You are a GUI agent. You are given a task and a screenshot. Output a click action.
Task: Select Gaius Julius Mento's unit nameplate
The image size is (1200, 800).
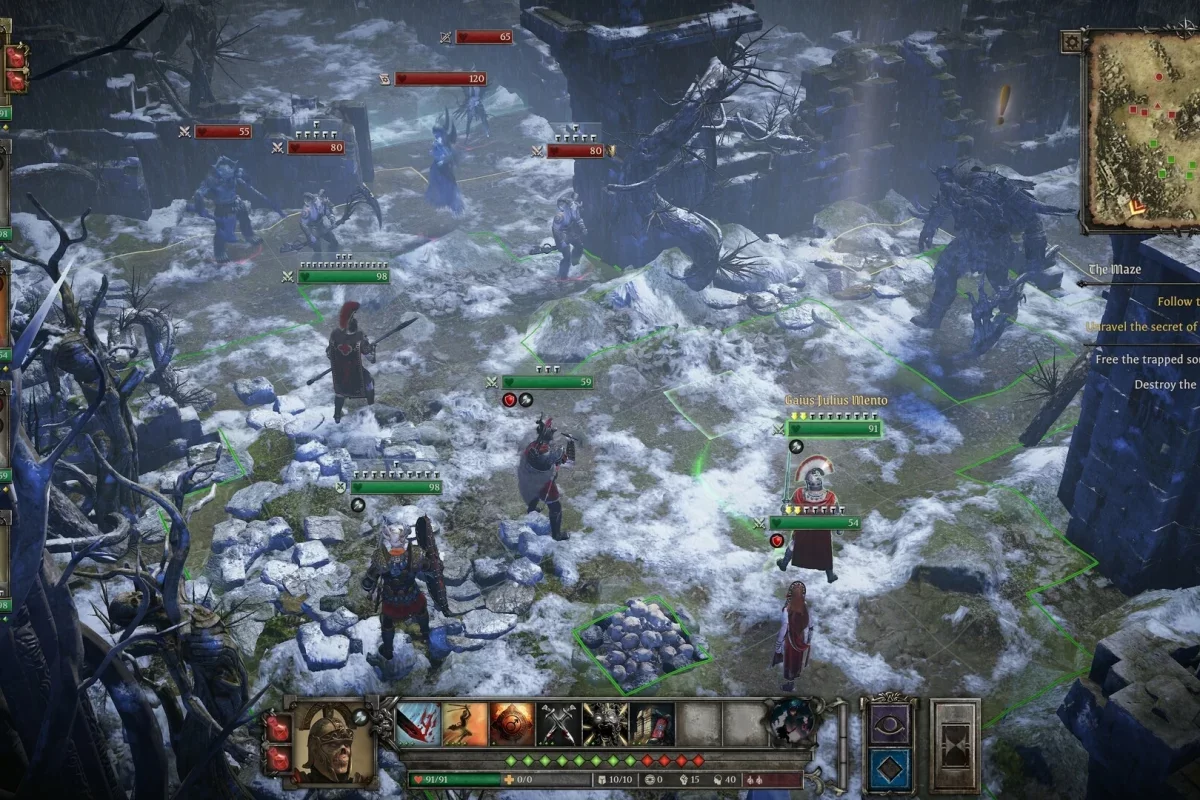coord(836,401)
